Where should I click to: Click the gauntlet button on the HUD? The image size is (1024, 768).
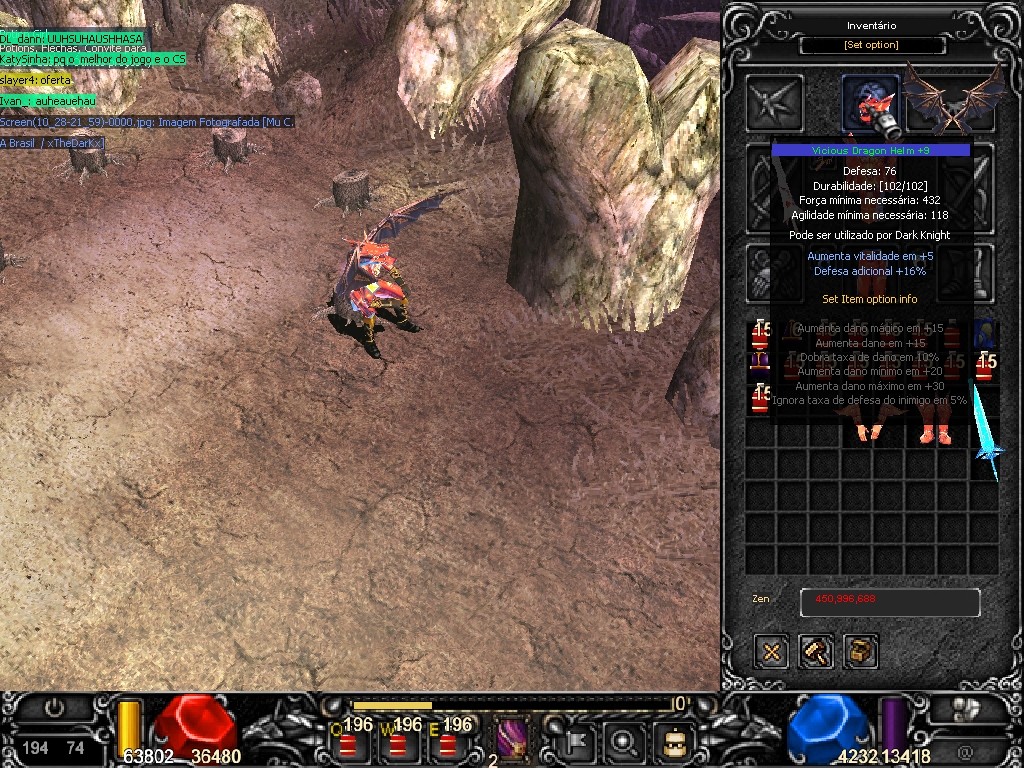click(965, 709)
